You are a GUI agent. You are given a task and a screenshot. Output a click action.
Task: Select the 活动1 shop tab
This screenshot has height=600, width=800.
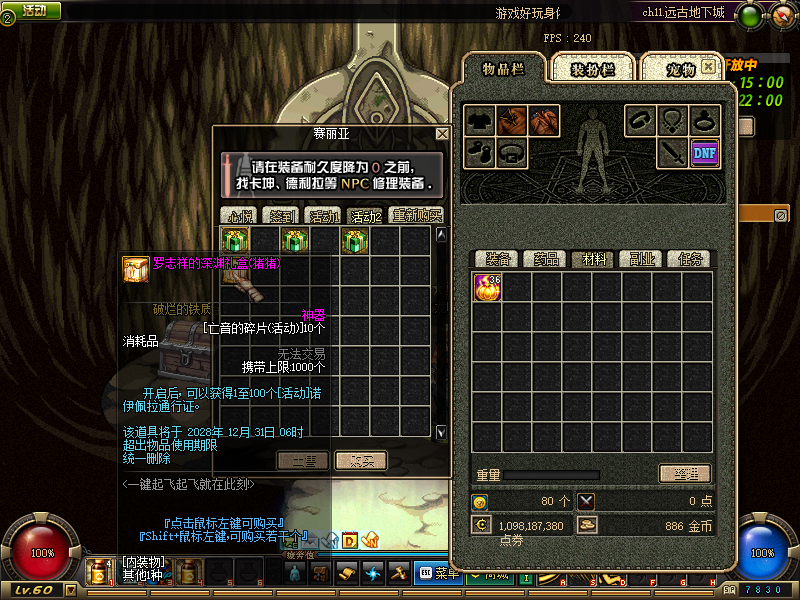pyautogui.click(x=323, y=215)
